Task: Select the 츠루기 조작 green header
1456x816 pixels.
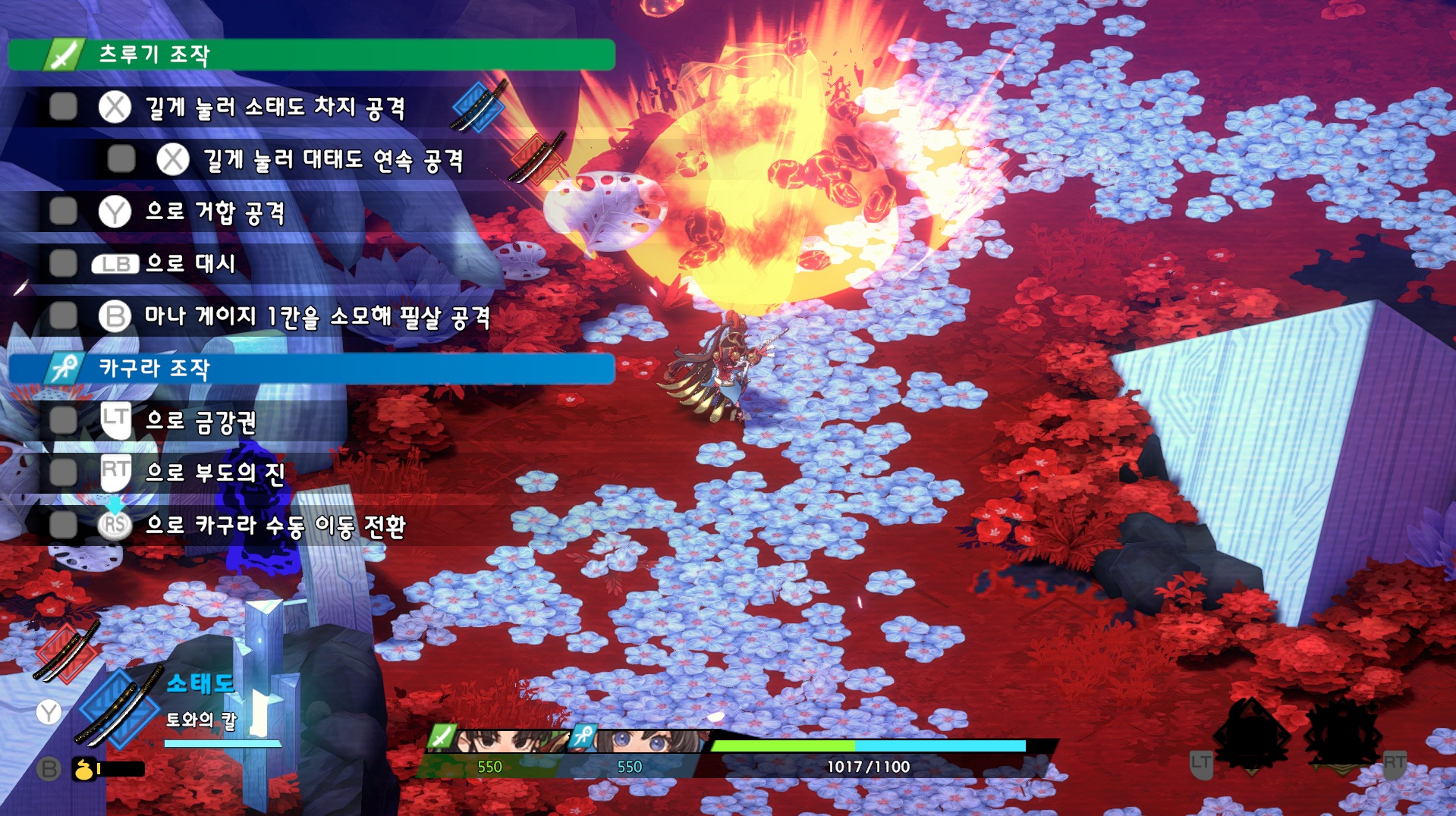Action: click(311, 55)
